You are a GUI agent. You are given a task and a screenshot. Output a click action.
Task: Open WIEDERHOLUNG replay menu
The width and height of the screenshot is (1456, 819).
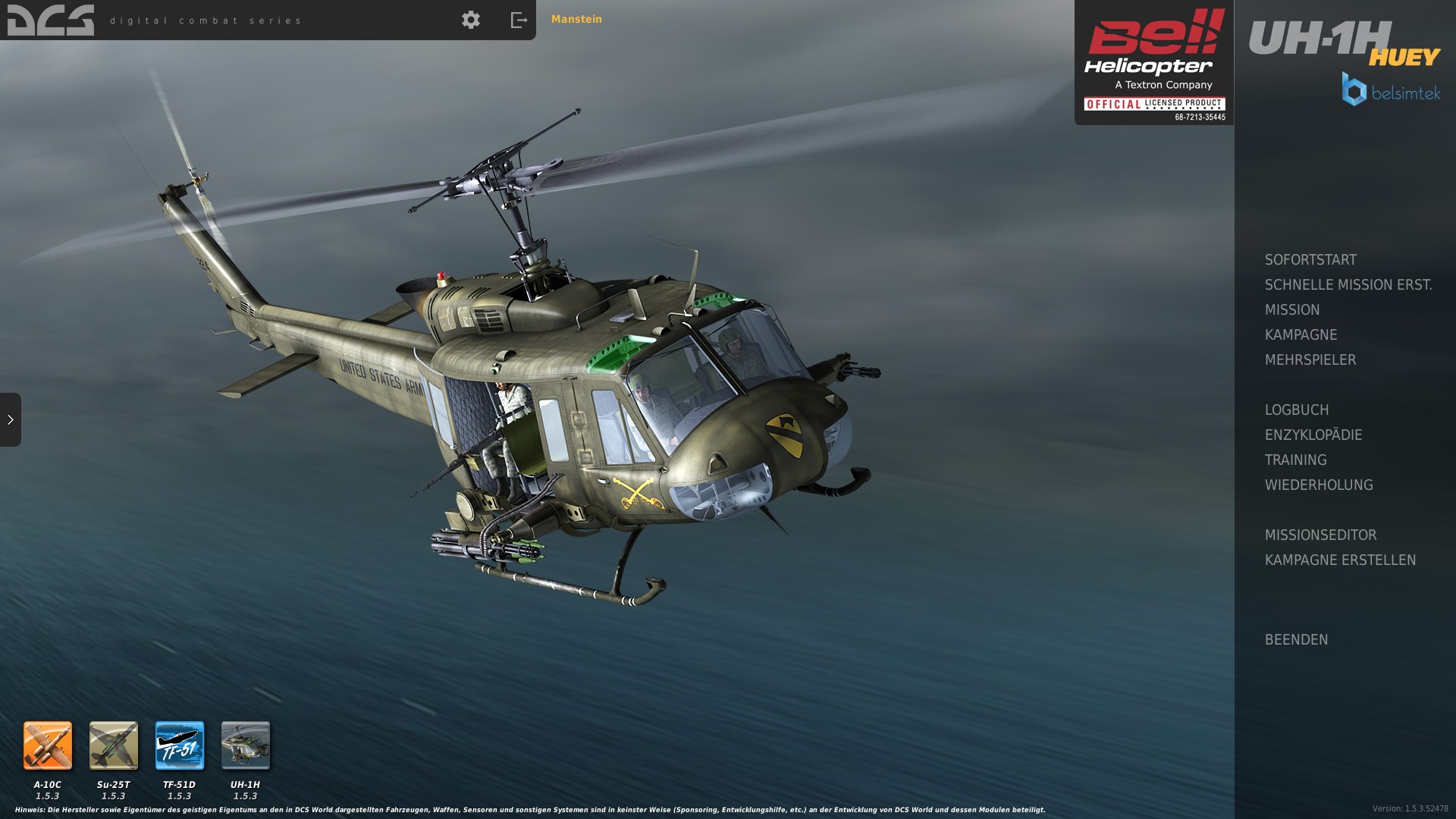(x=1318, y=485)
